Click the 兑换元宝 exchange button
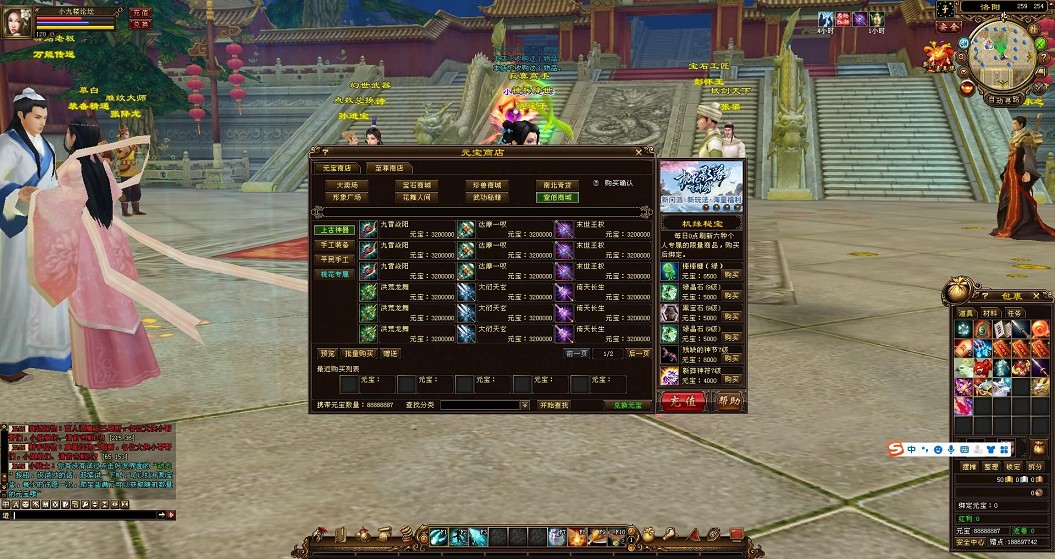The height and width of the screenshot is (559, 1055). (628, 405)
